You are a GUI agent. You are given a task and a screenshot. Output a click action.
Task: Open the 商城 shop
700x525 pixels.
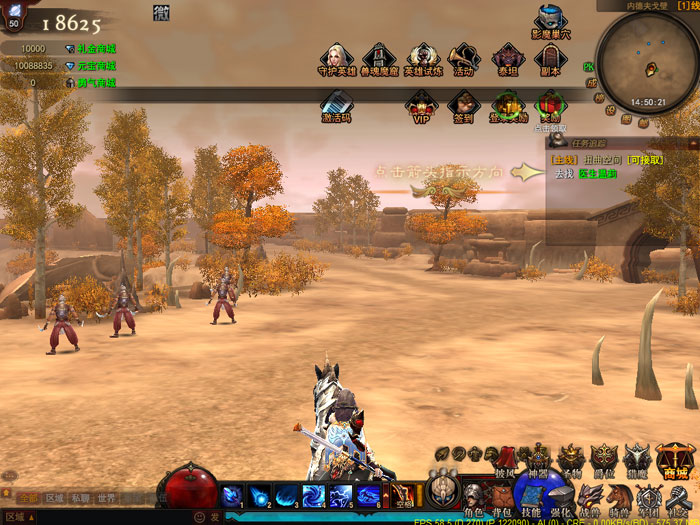pos(676,459)
